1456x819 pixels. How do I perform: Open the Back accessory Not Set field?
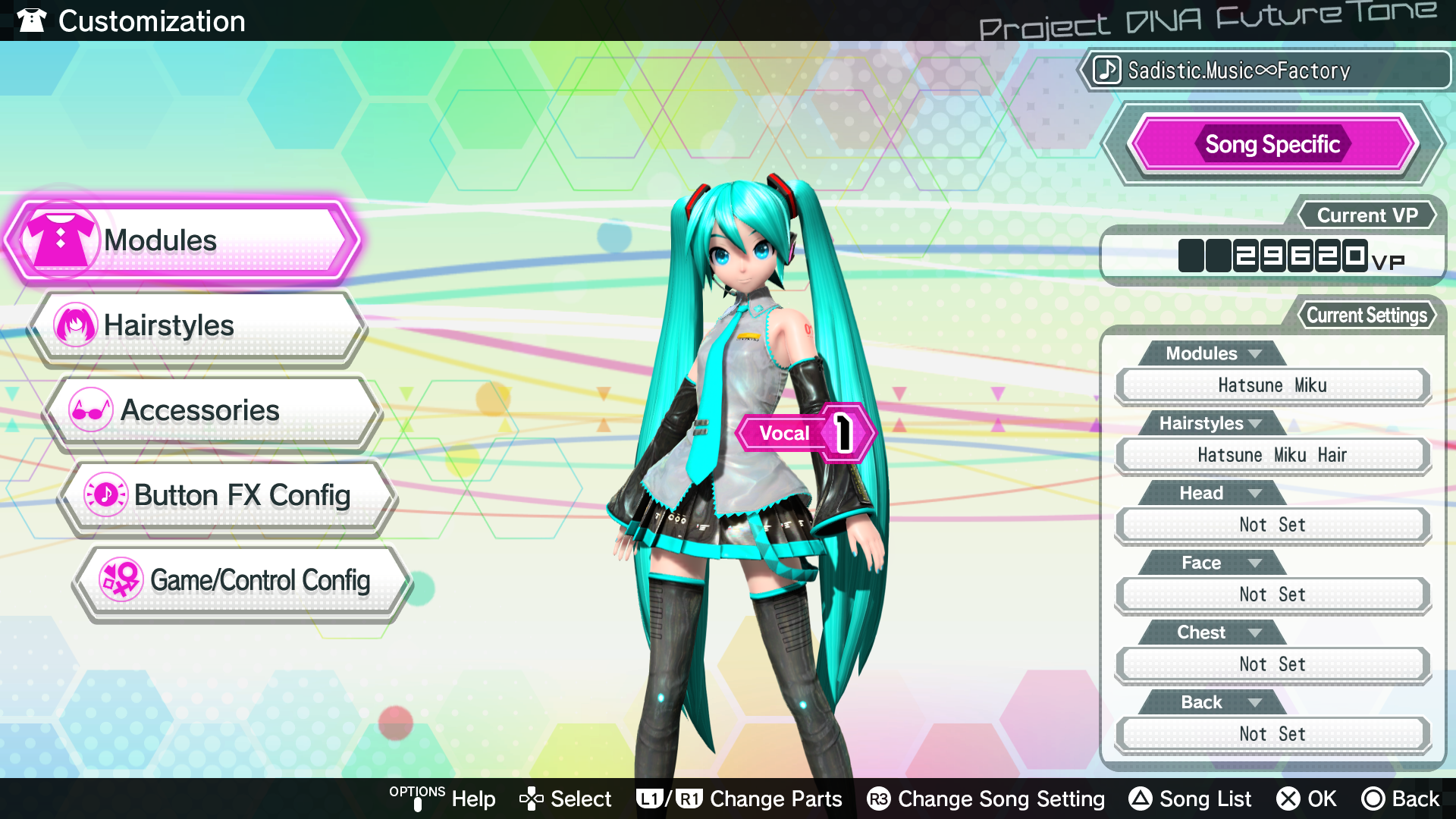1272,734
